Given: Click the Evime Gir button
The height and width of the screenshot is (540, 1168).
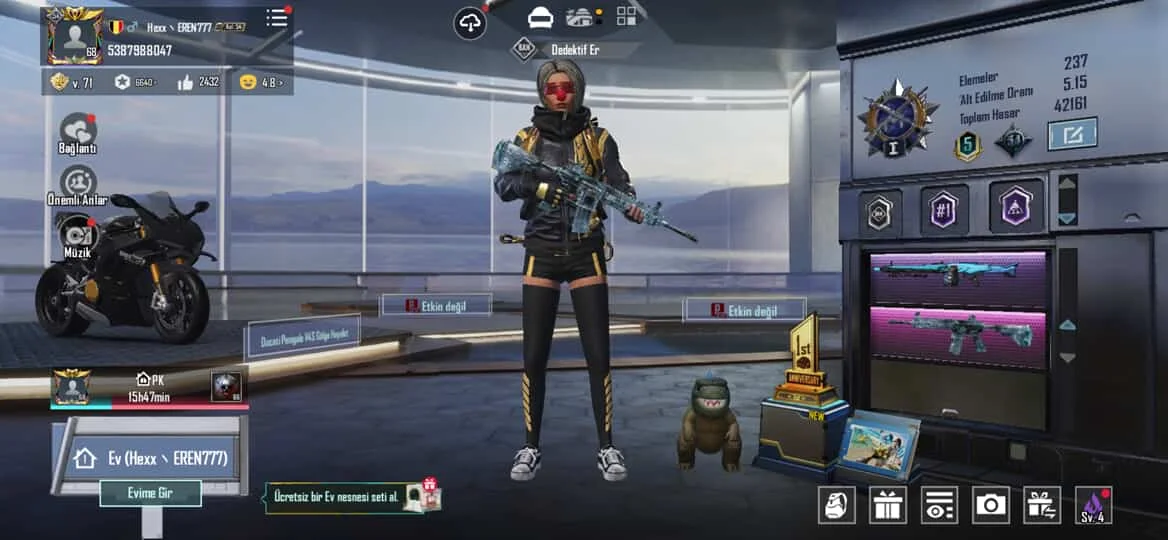Looking at the screenshot, I should (x=150, y=493).
